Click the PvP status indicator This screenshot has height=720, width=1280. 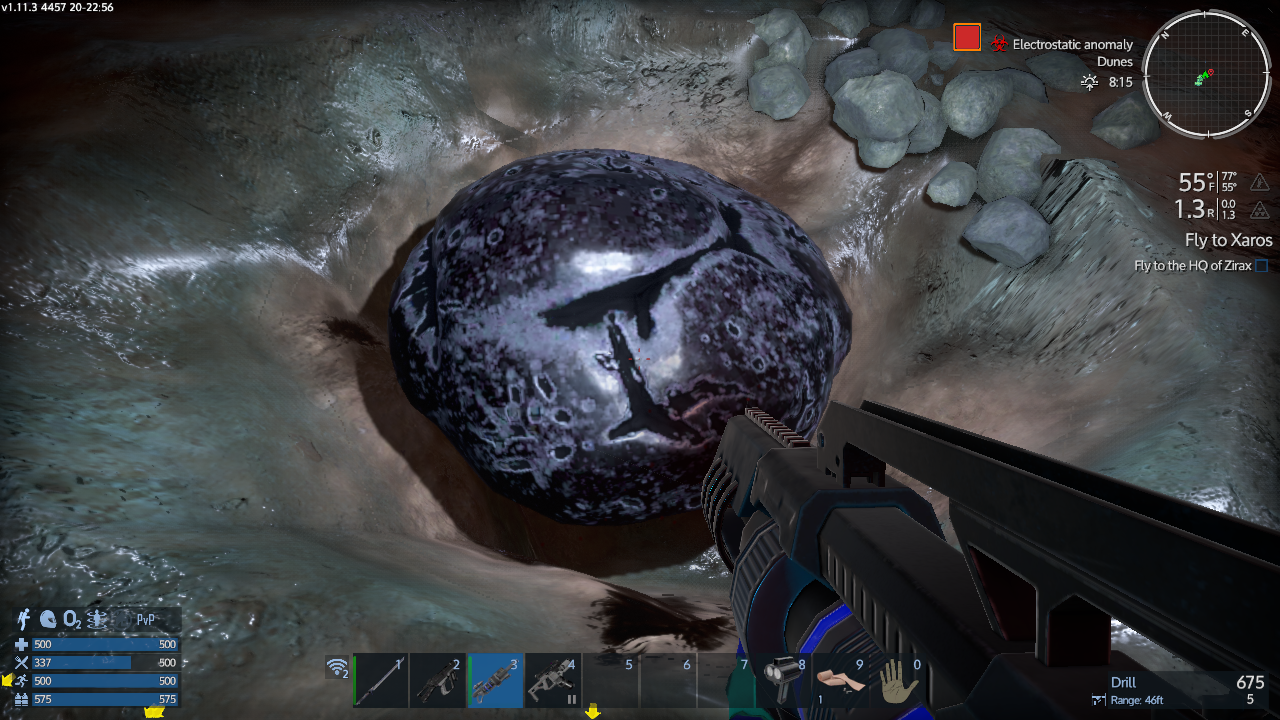[x=145, y=620]
